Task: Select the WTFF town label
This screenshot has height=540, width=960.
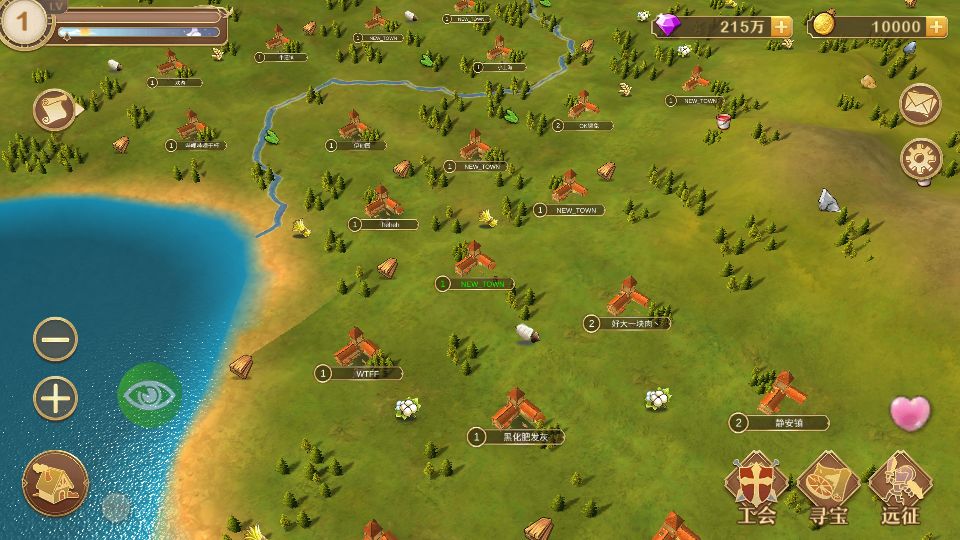Action: pyautogui.click(x=366, y=373)
